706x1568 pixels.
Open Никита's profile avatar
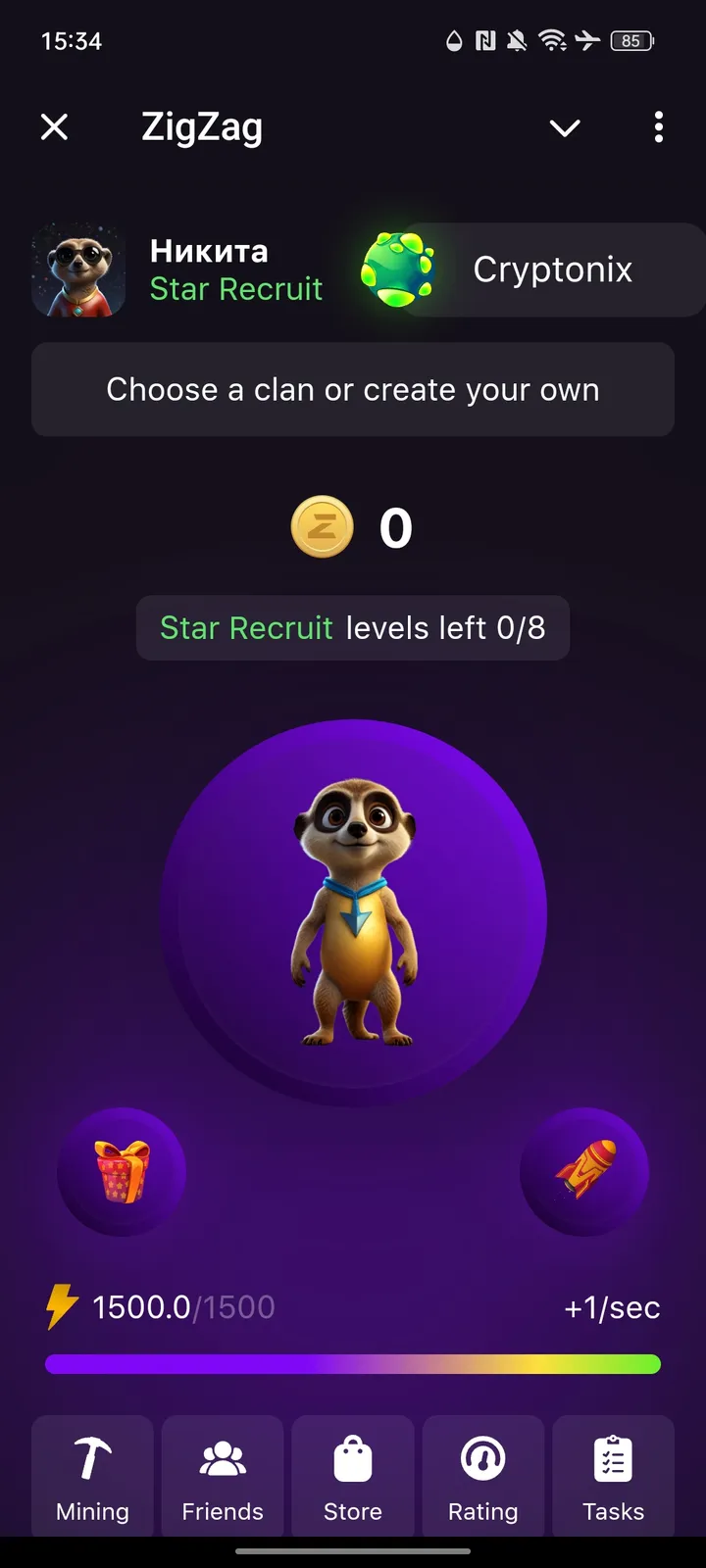[x=78, y=269]
